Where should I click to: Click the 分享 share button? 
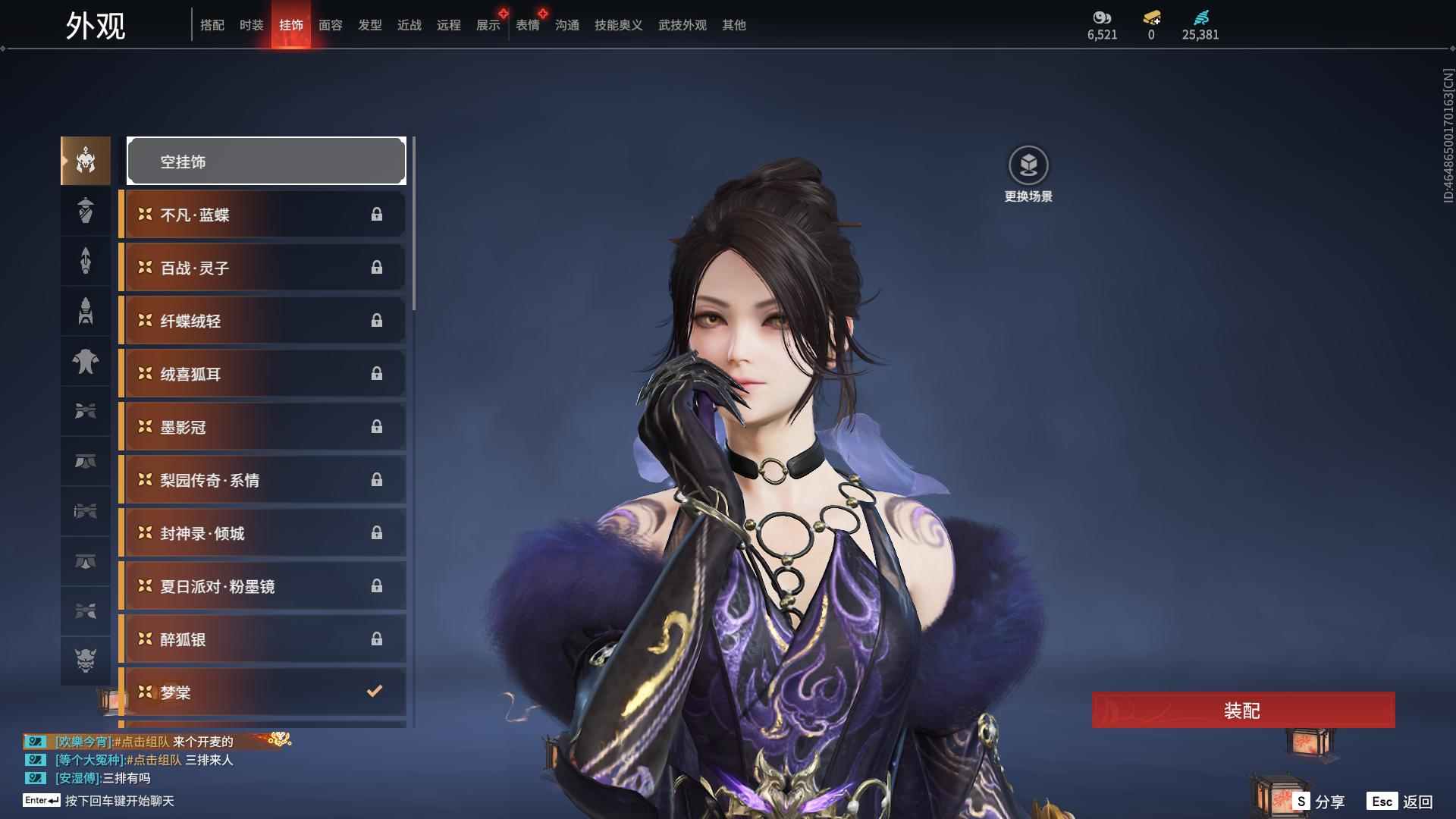click(1319, 802)
